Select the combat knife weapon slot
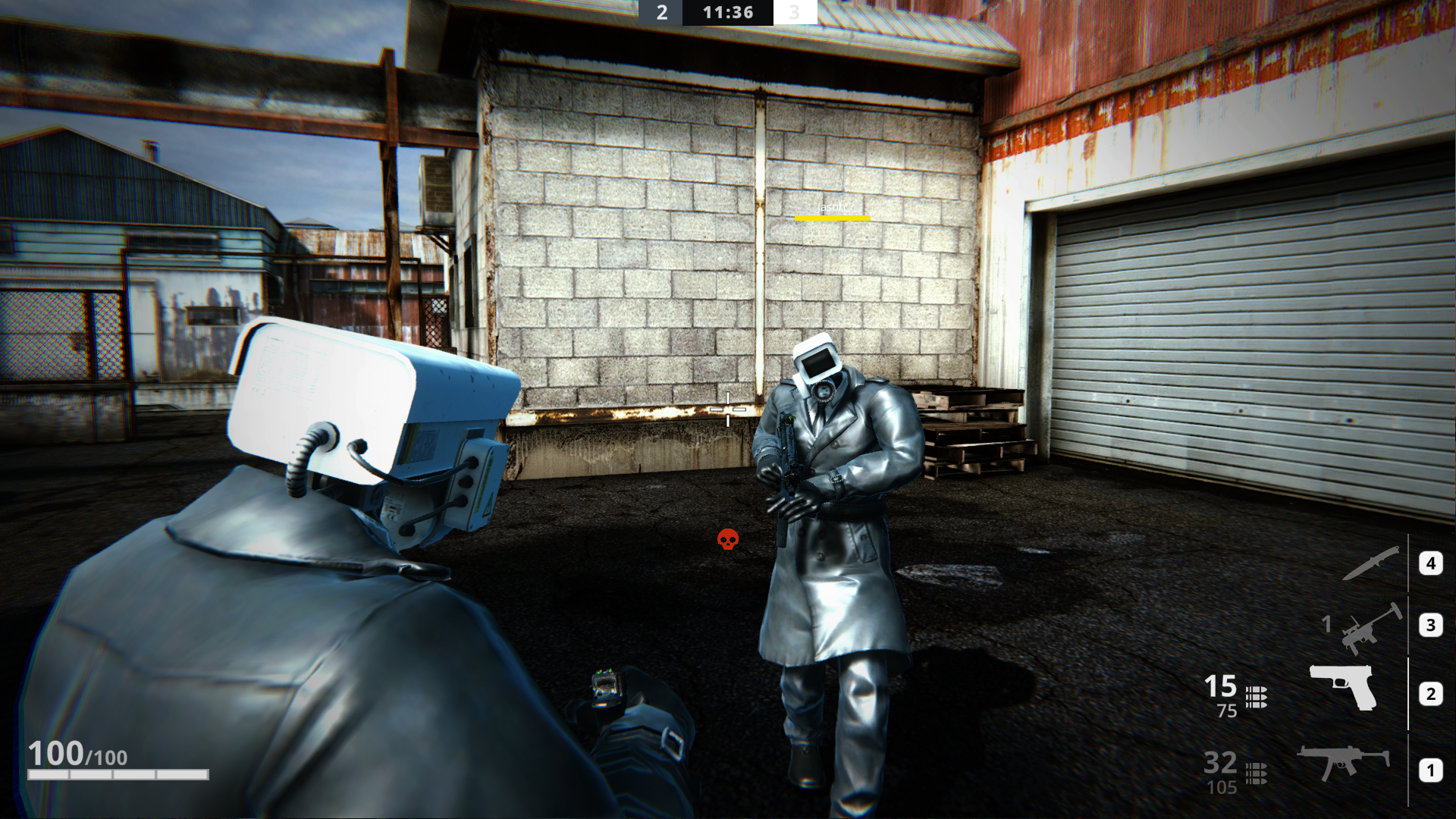The width and height of the screenshot is (1456, 819). tap(1372, 563)
